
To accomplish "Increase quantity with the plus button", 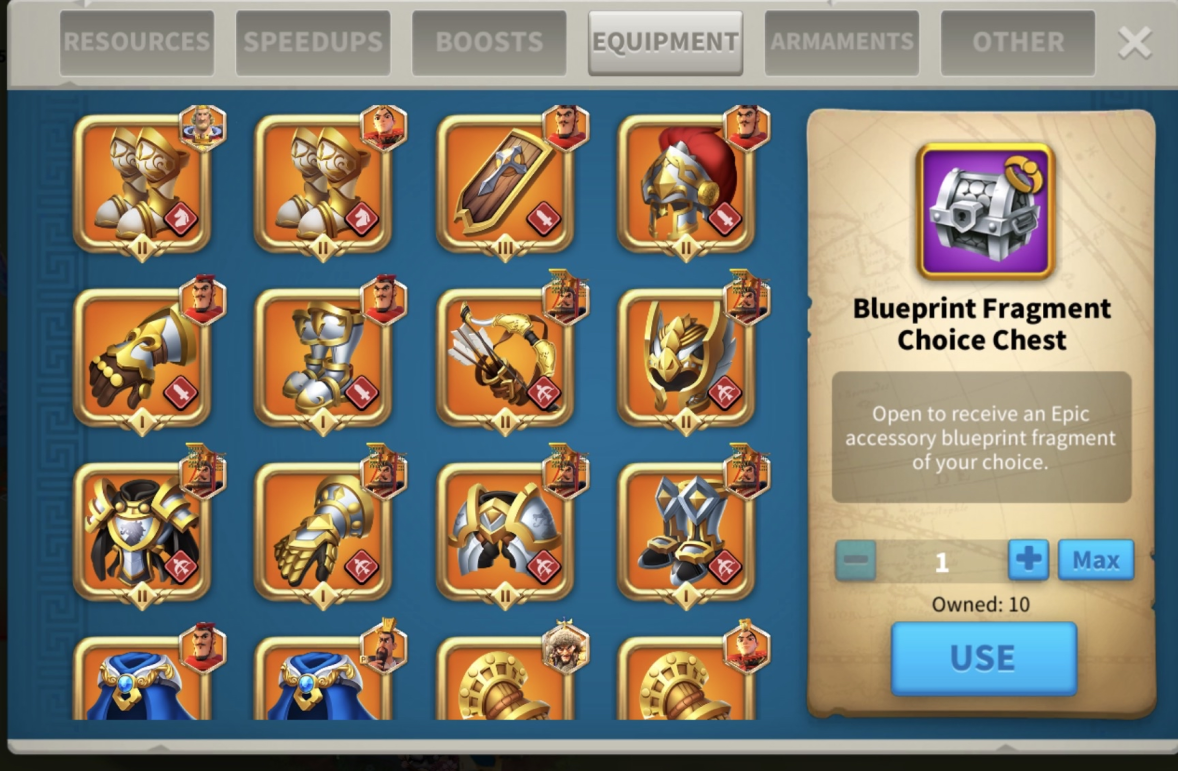I will point(1028,560).
